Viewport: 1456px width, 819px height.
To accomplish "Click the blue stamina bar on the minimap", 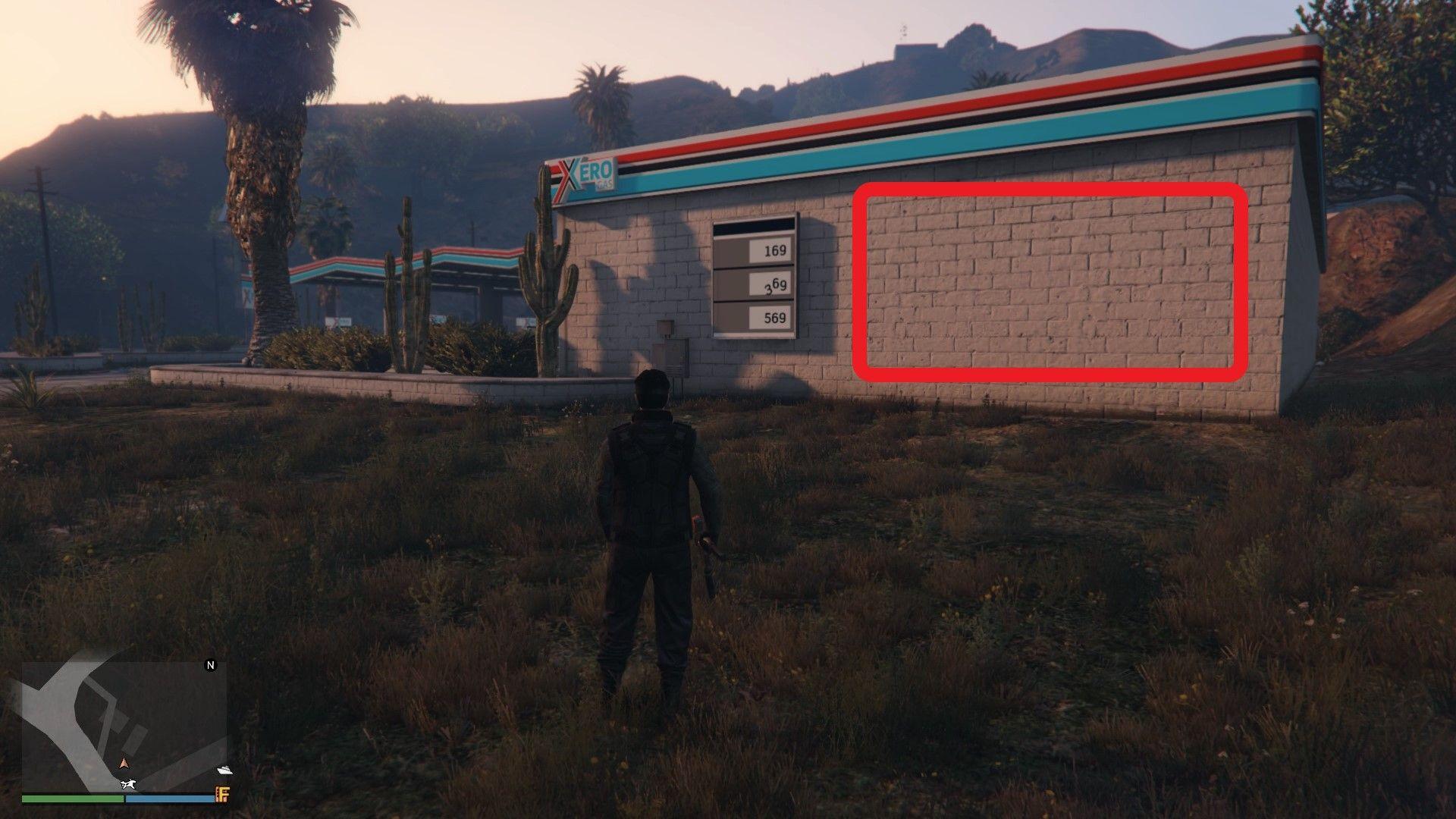I will tap(171, 799).
